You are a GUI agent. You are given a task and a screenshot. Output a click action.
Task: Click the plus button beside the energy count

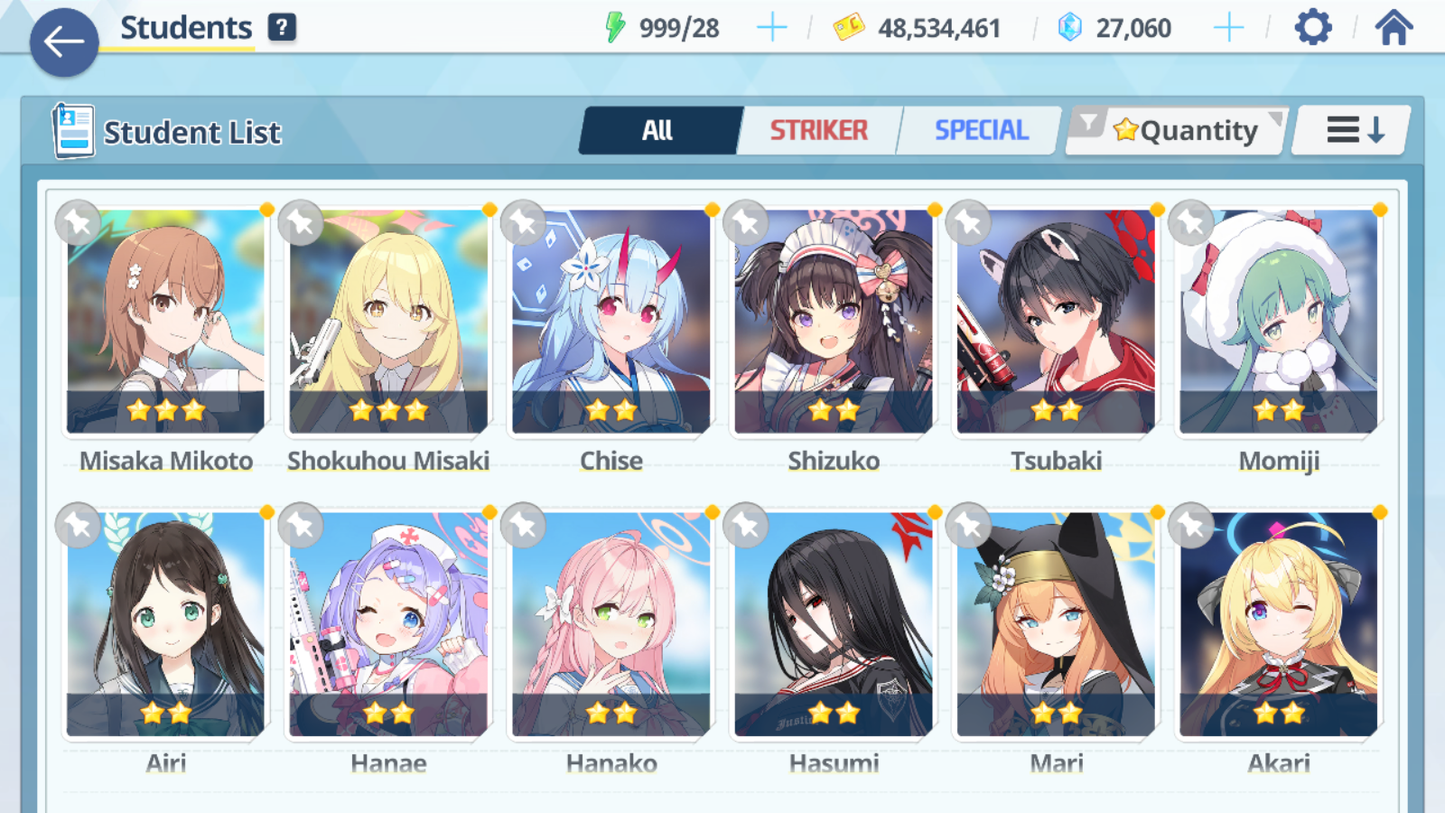point(771,27)
